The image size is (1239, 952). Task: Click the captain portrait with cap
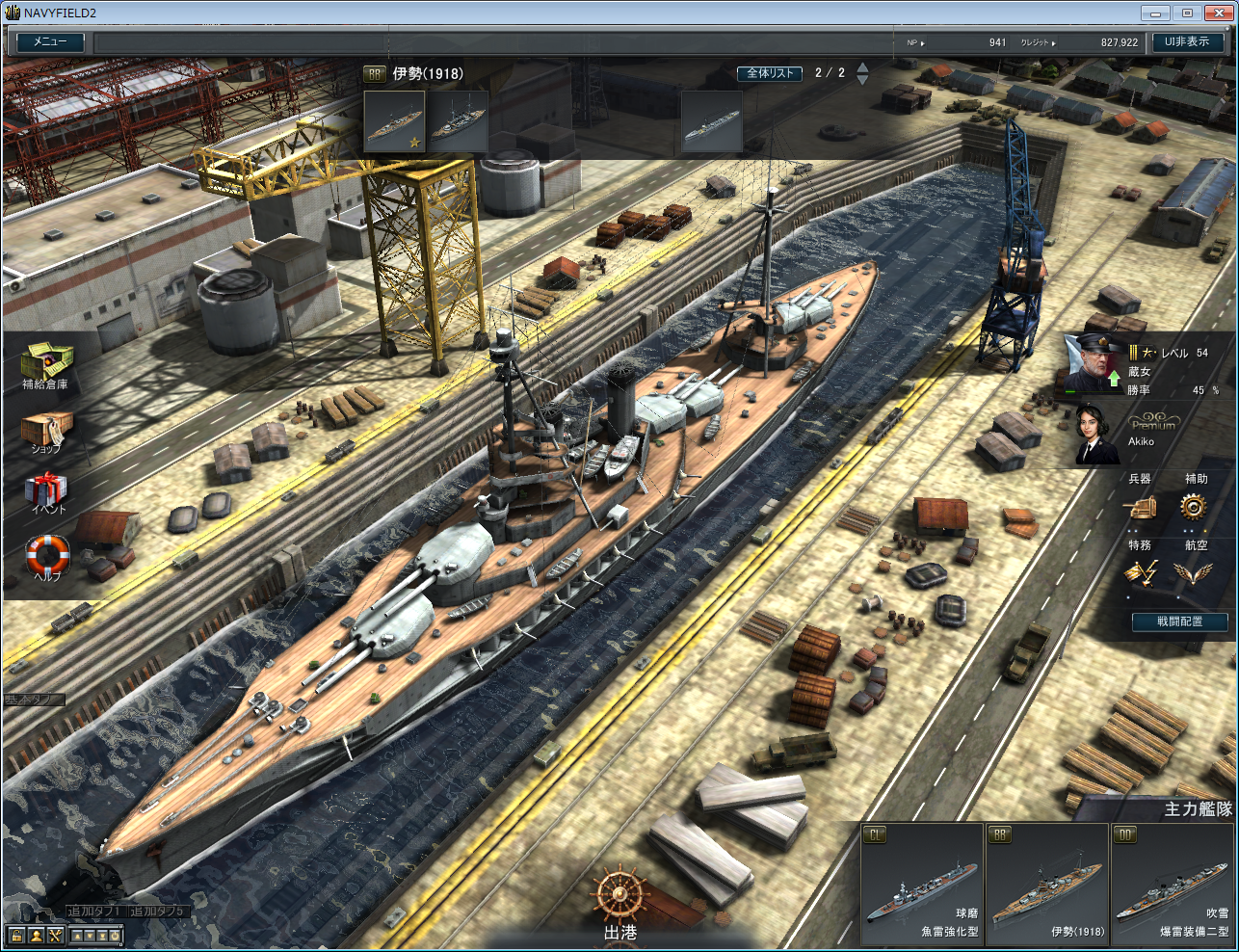pyautogui.click(x=1093, y=363)
